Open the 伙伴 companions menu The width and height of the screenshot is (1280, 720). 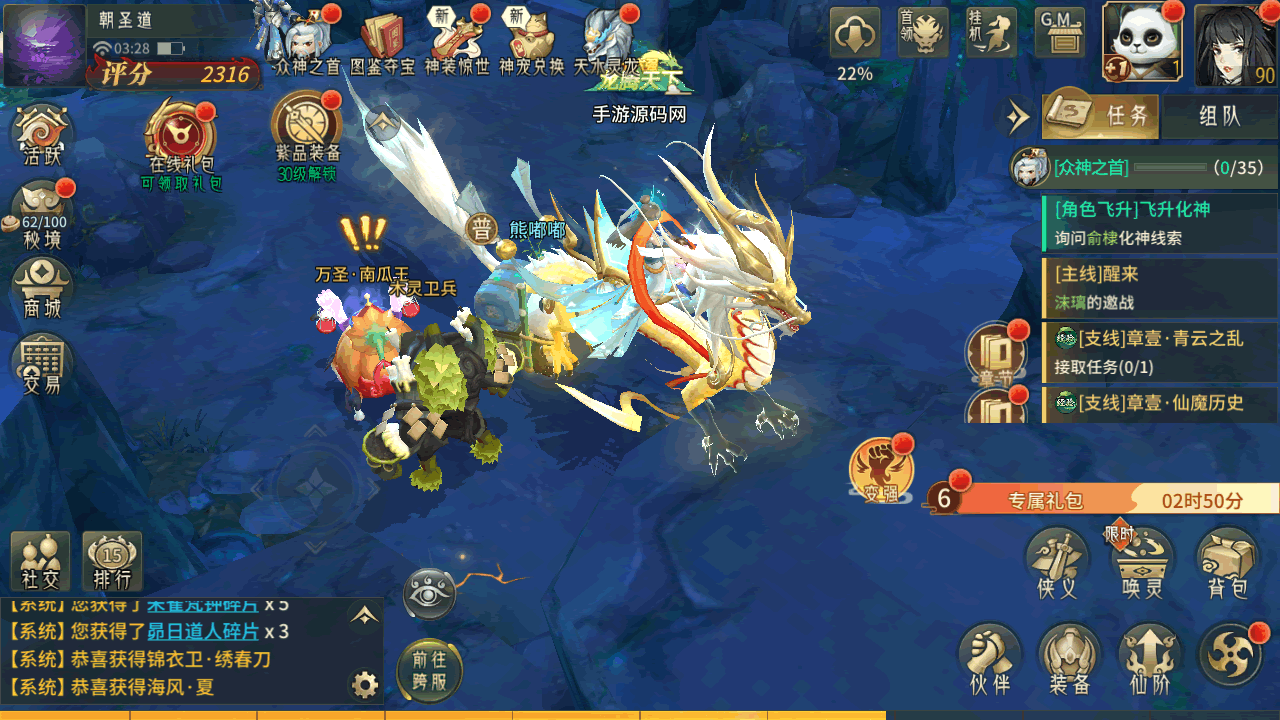click(988, 661)
